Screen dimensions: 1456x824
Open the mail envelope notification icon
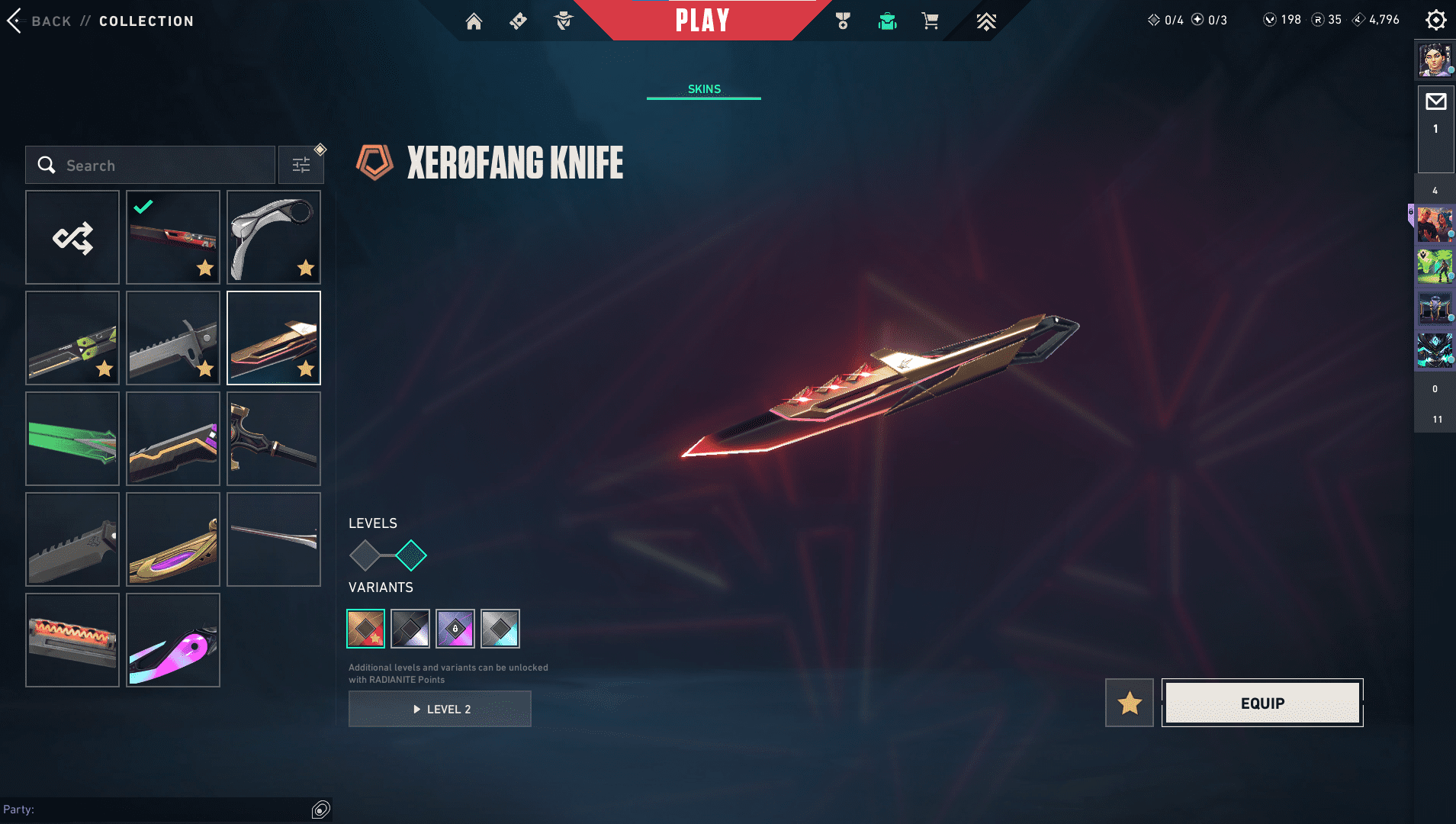[x=1435, y=101]
